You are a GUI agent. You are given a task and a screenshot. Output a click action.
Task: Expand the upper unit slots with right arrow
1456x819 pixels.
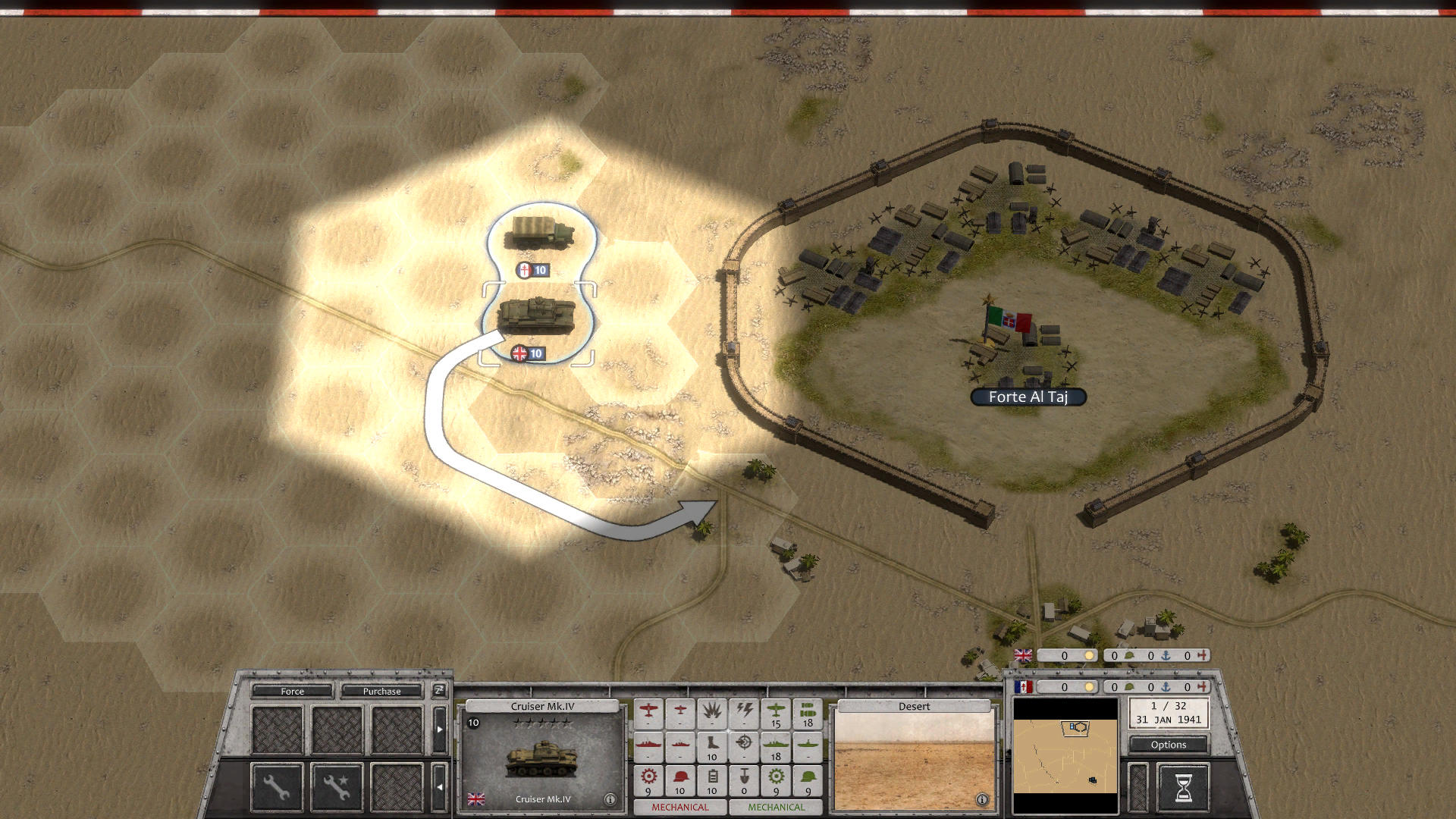click(440, 728)
